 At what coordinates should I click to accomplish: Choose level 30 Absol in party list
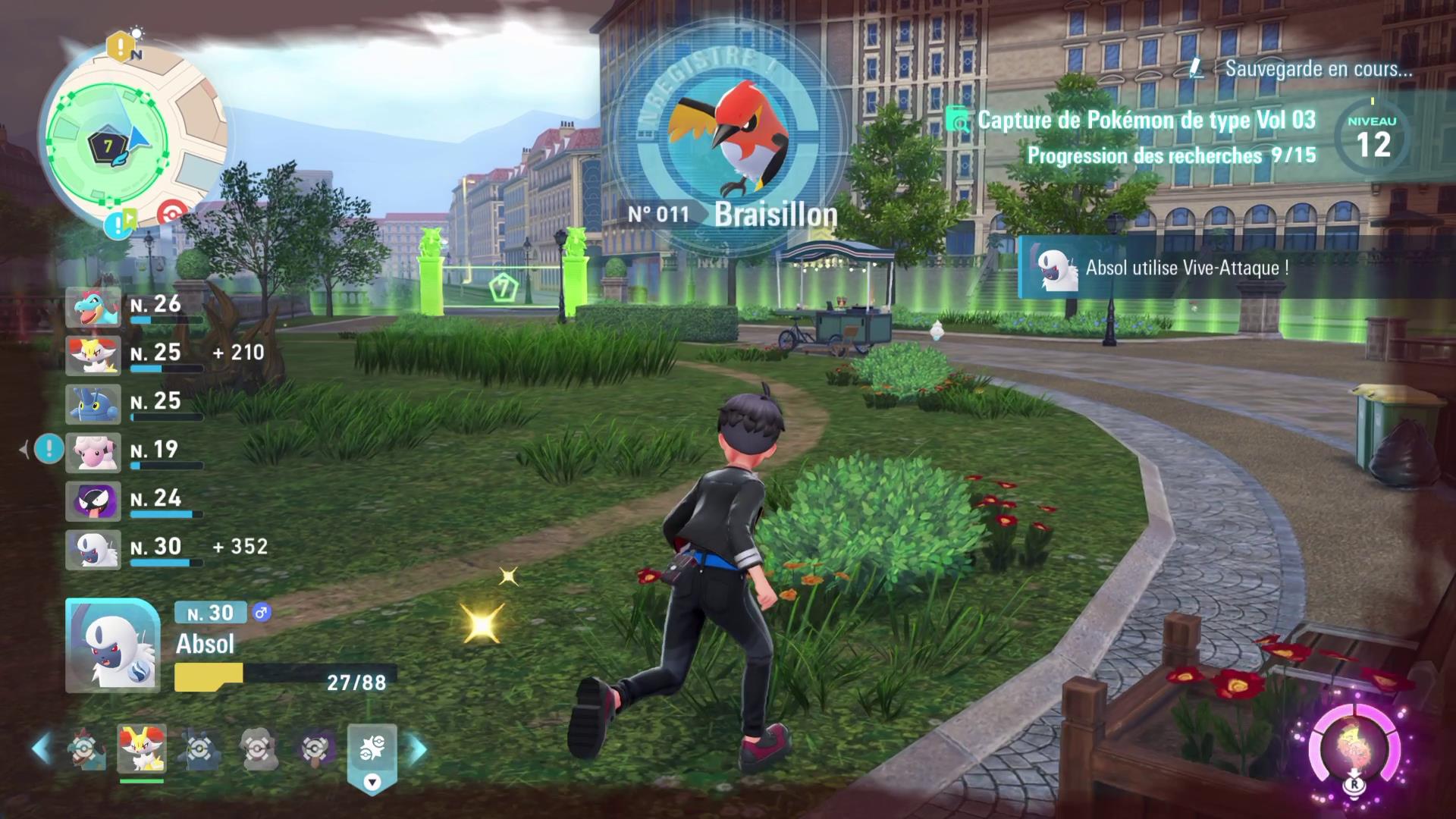(93, 550)
